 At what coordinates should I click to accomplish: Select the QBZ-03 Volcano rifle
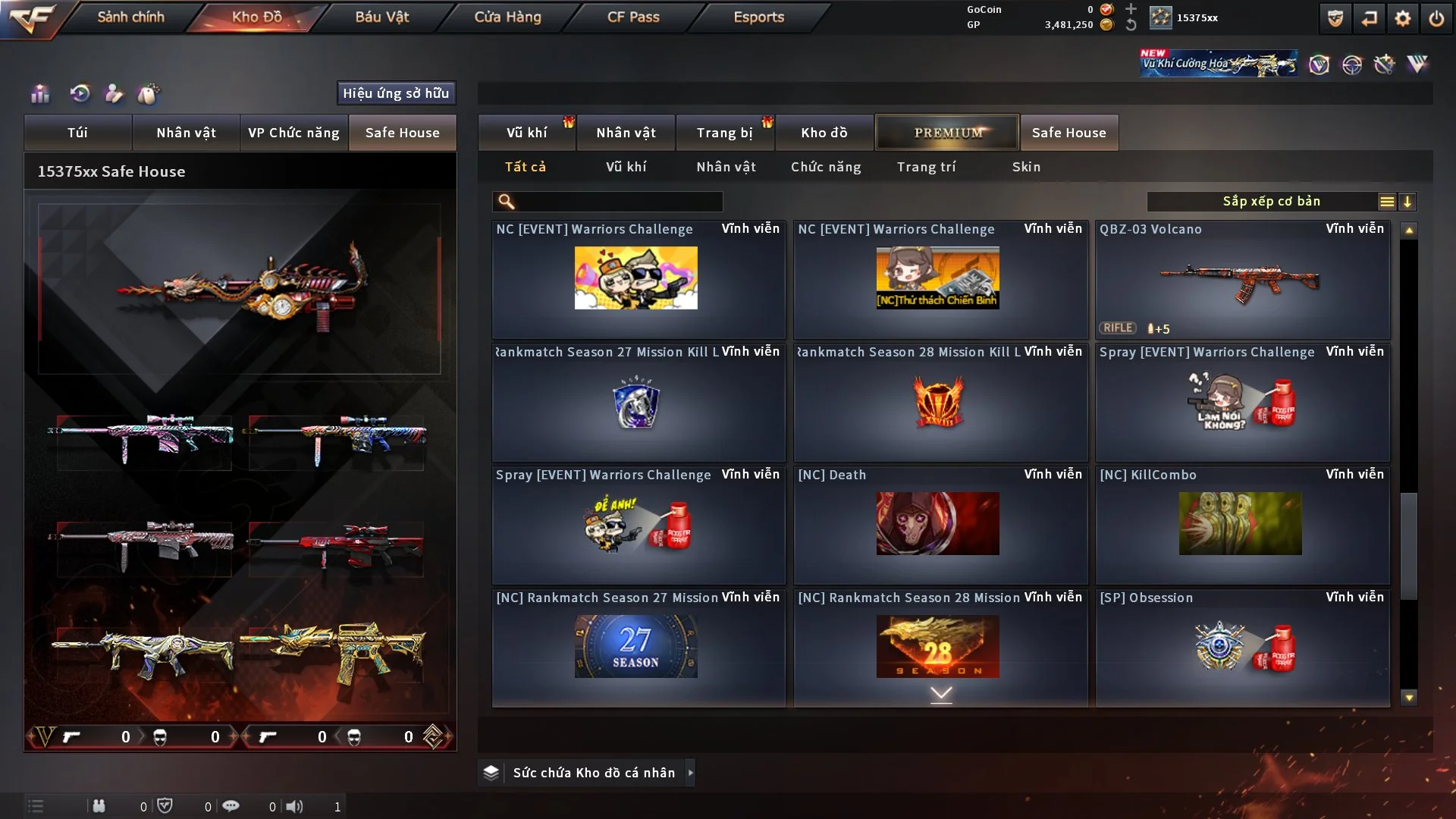tap(1242, 281)
